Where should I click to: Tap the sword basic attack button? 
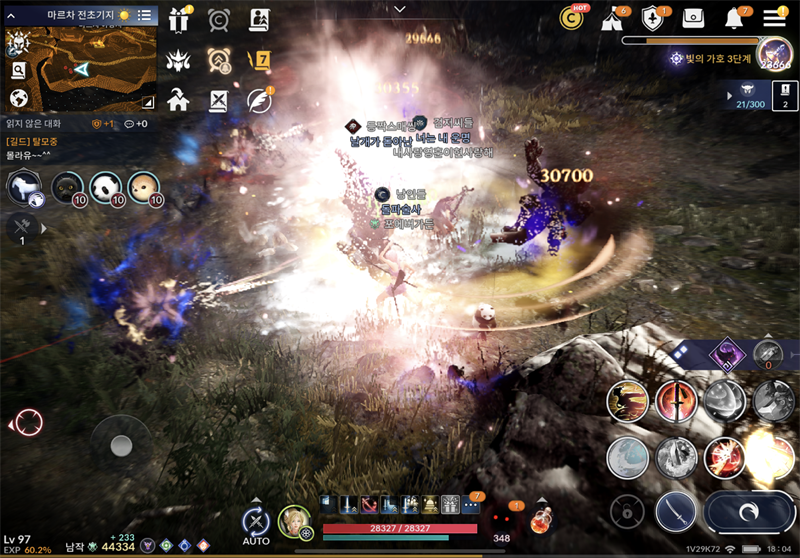coord(675,512)
